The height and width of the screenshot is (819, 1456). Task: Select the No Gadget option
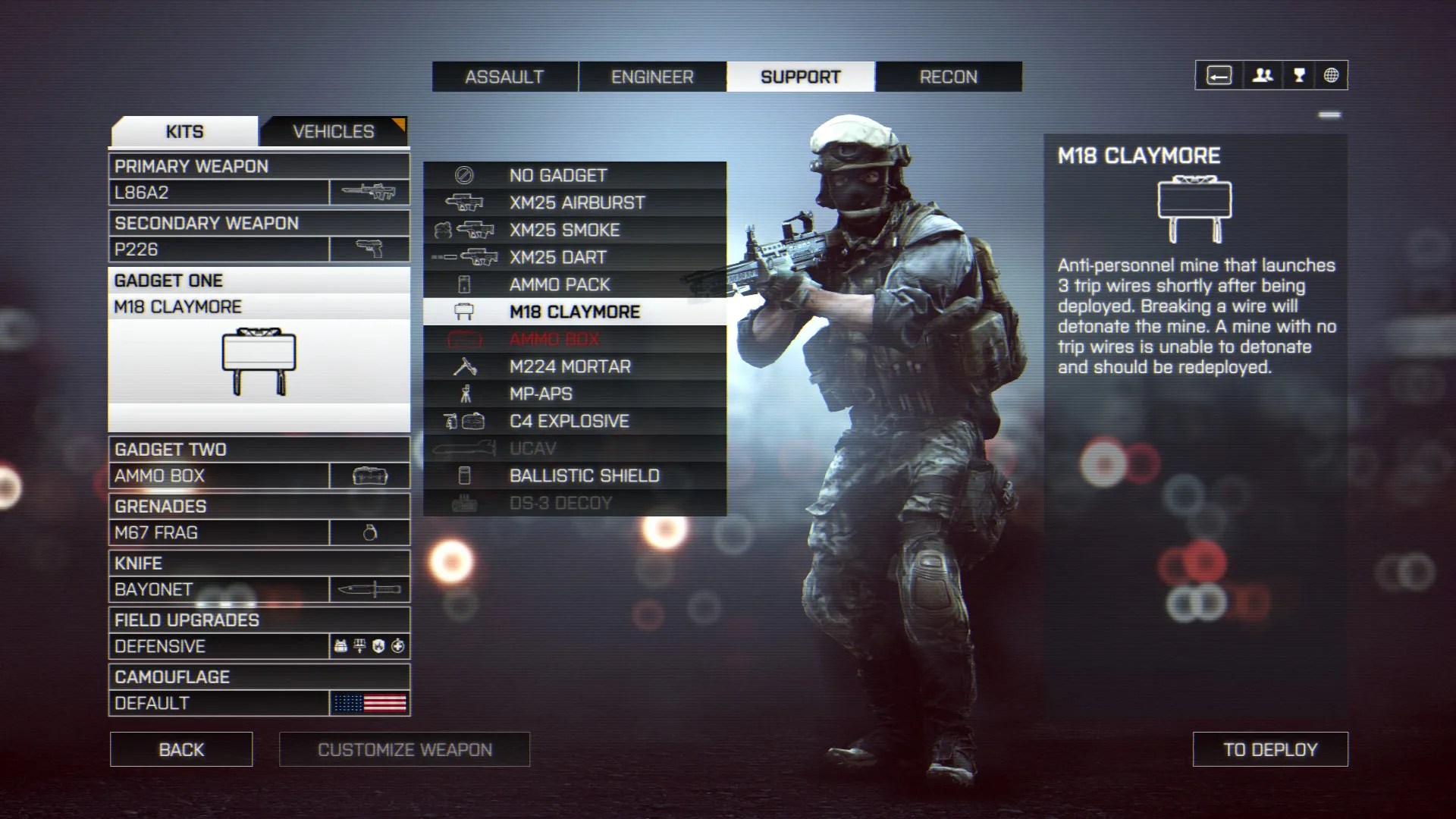pyautogui.click(x=557, y=174)
